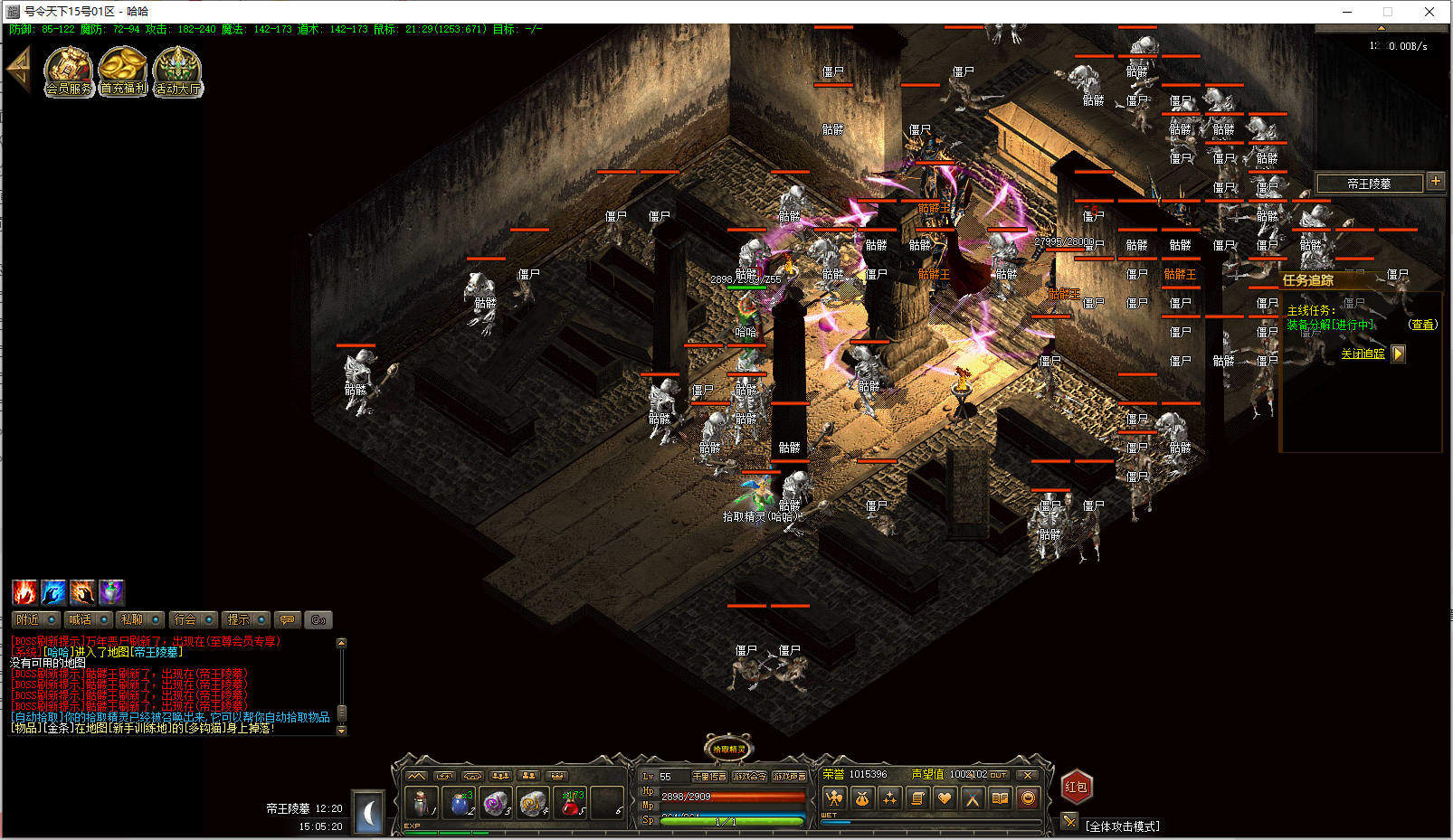This screenshot has height=840, width=1453.
Task: Activate the red flame hand skill
Action: (24, 592)
